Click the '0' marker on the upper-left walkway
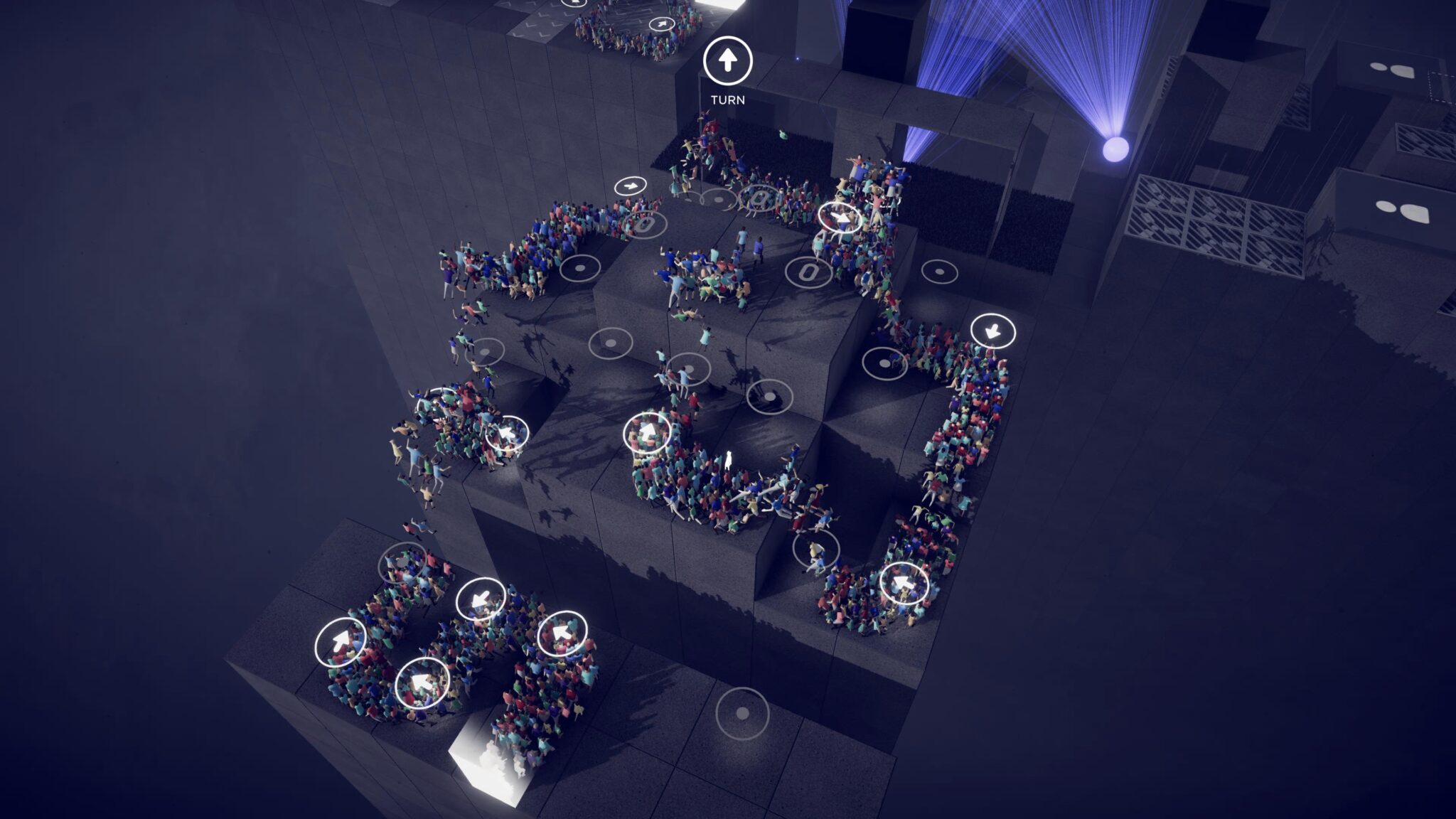Image resolution: width=1456 pixels, height=819 pixels. tap(646, 225)
